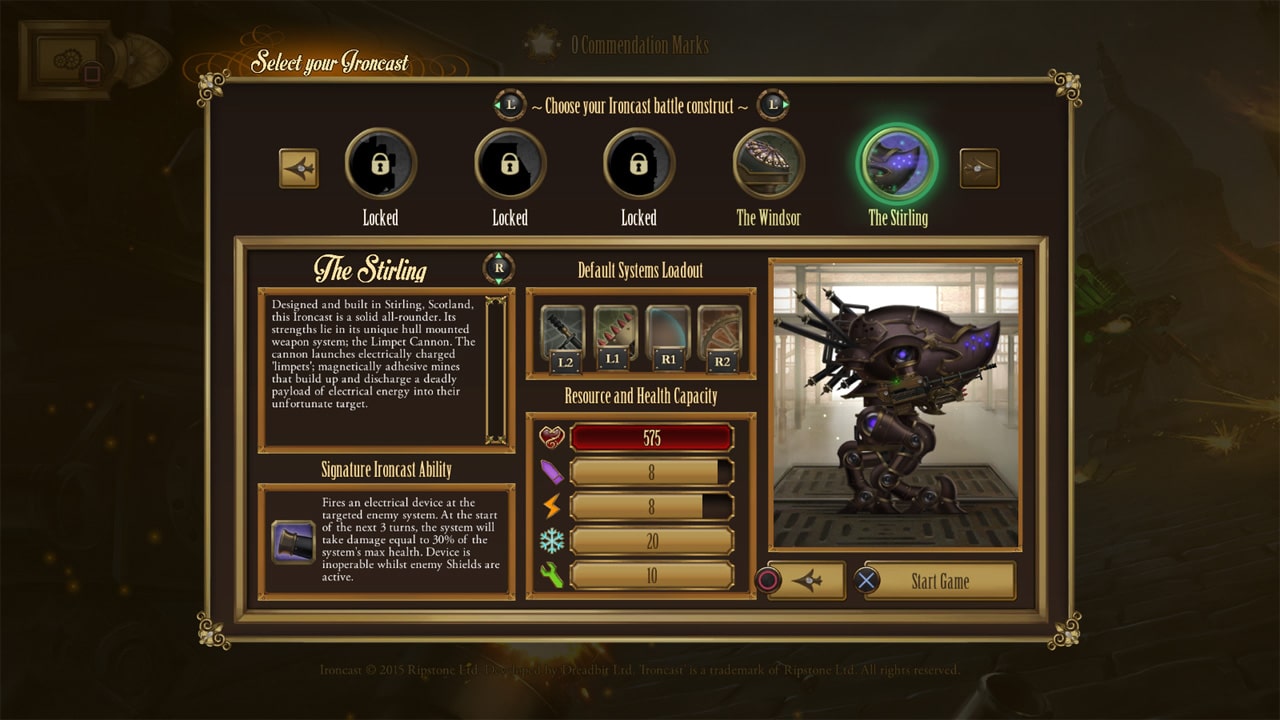Select The Stirling Ironcast portrait
Screen dimensions: 1280x720
[897, 167]
